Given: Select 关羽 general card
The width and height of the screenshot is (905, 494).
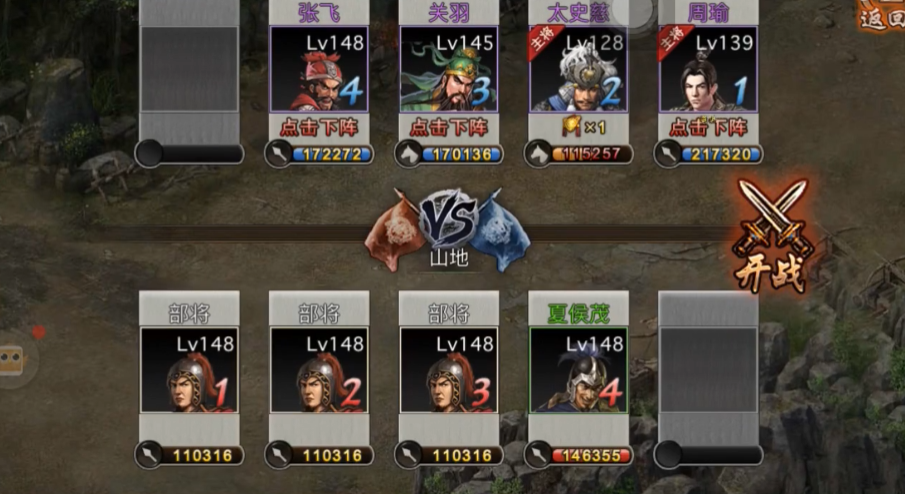Looking at the screenshot, I should (x=449, y=69).
